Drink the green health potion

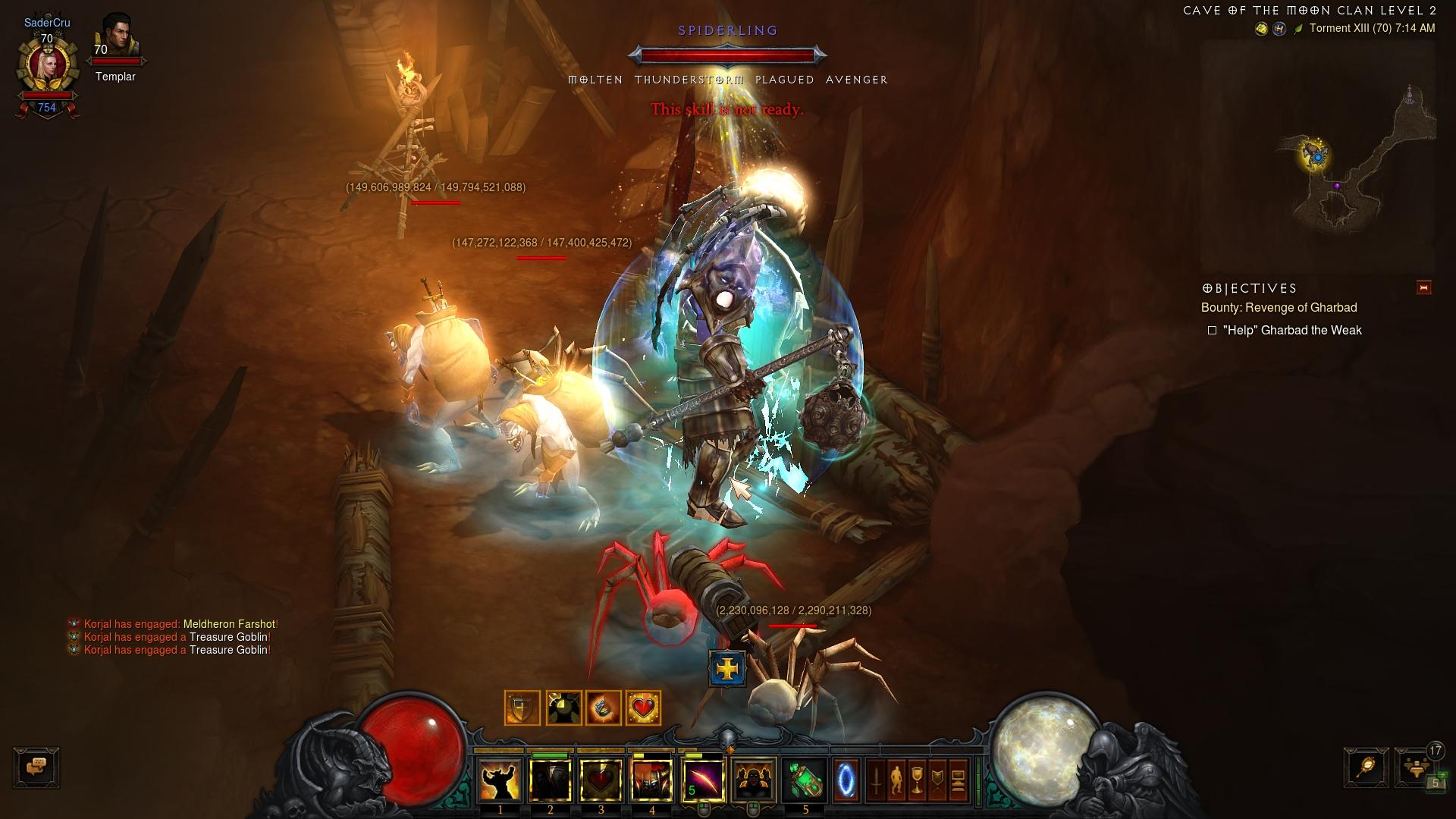pos(805,780)
